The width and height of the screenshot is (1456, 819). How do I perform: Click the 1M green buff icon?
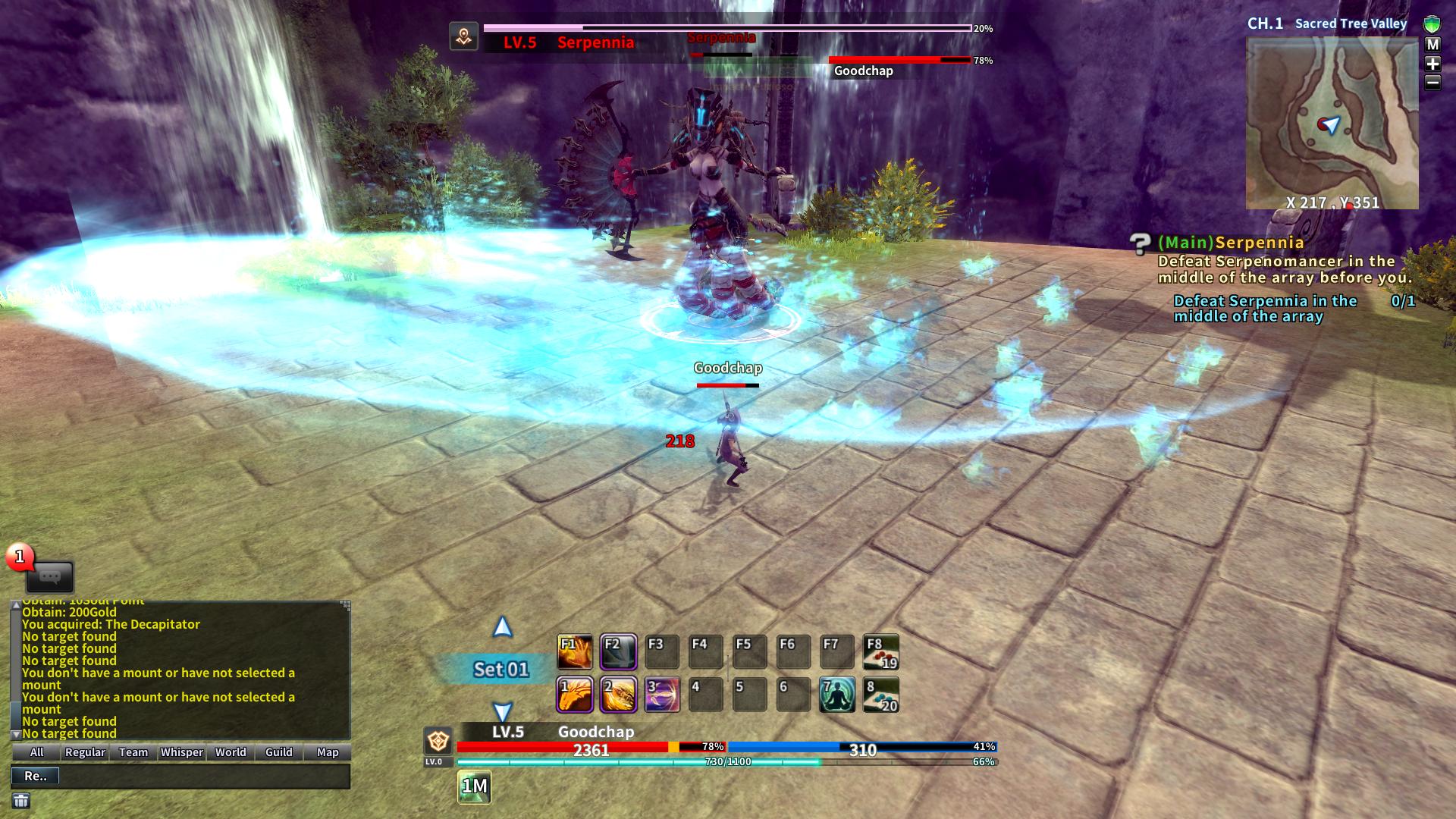pos(475,787)
